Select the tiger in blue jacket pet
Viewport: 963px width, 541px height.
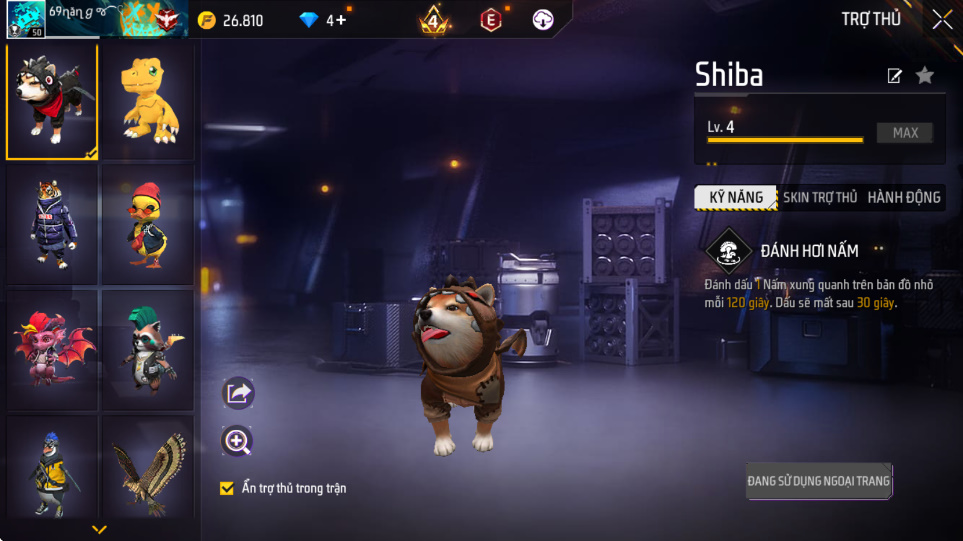[52, 225]
